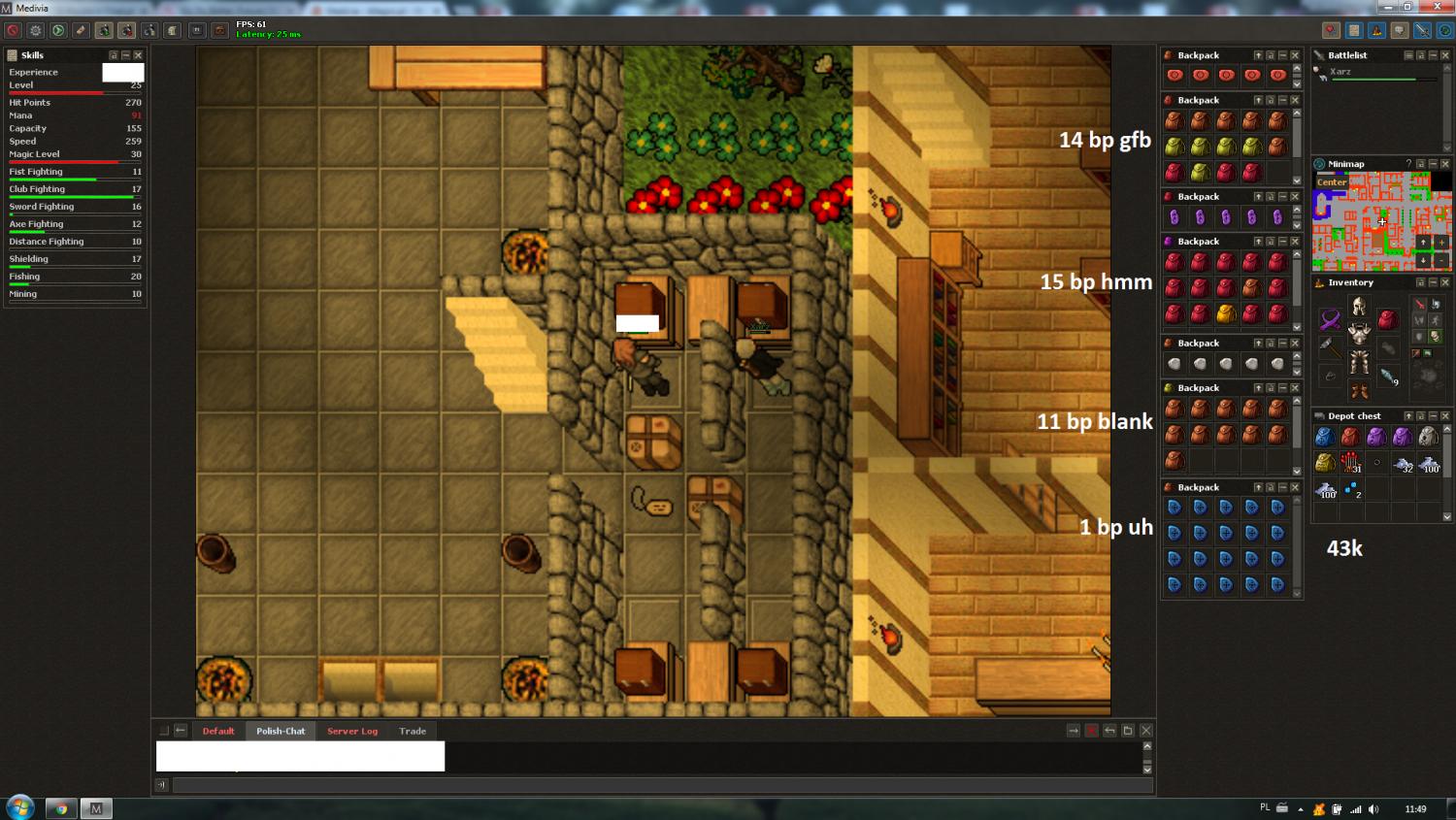The image size is (1456, 820).
Task: Close the Battlelist panel
Action: [x=1445, y=55]
